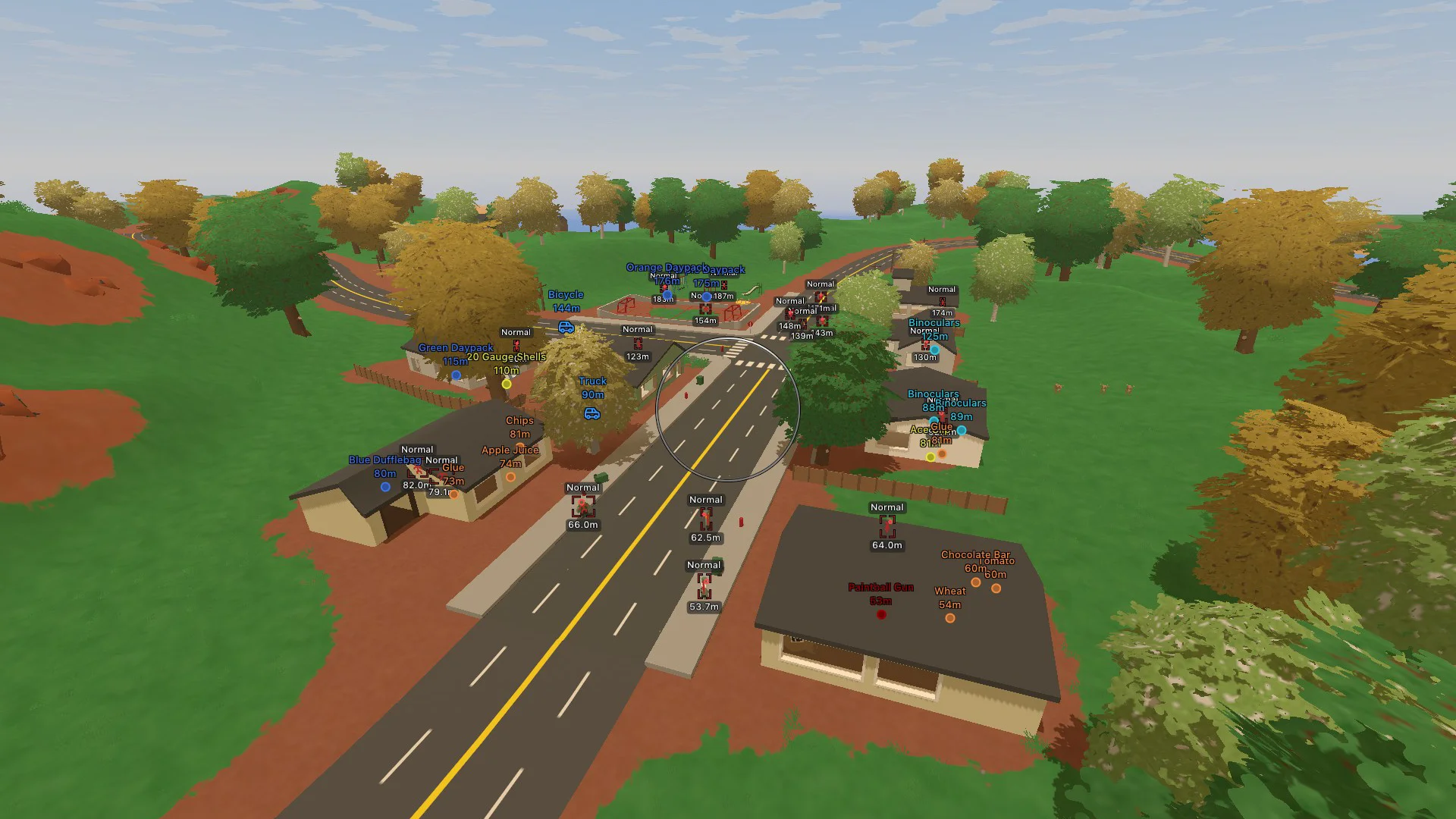
Task: Click the Glue 73m item label
Action: click(452, 473)
